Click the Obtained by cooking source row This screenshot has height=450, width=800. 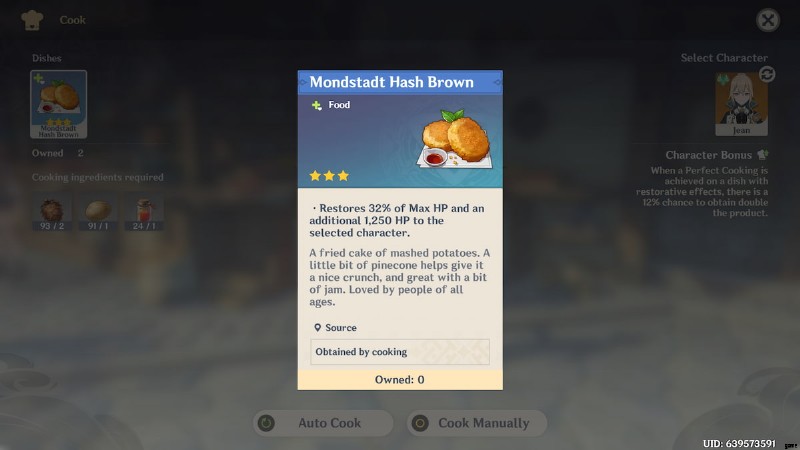point(400,352)
